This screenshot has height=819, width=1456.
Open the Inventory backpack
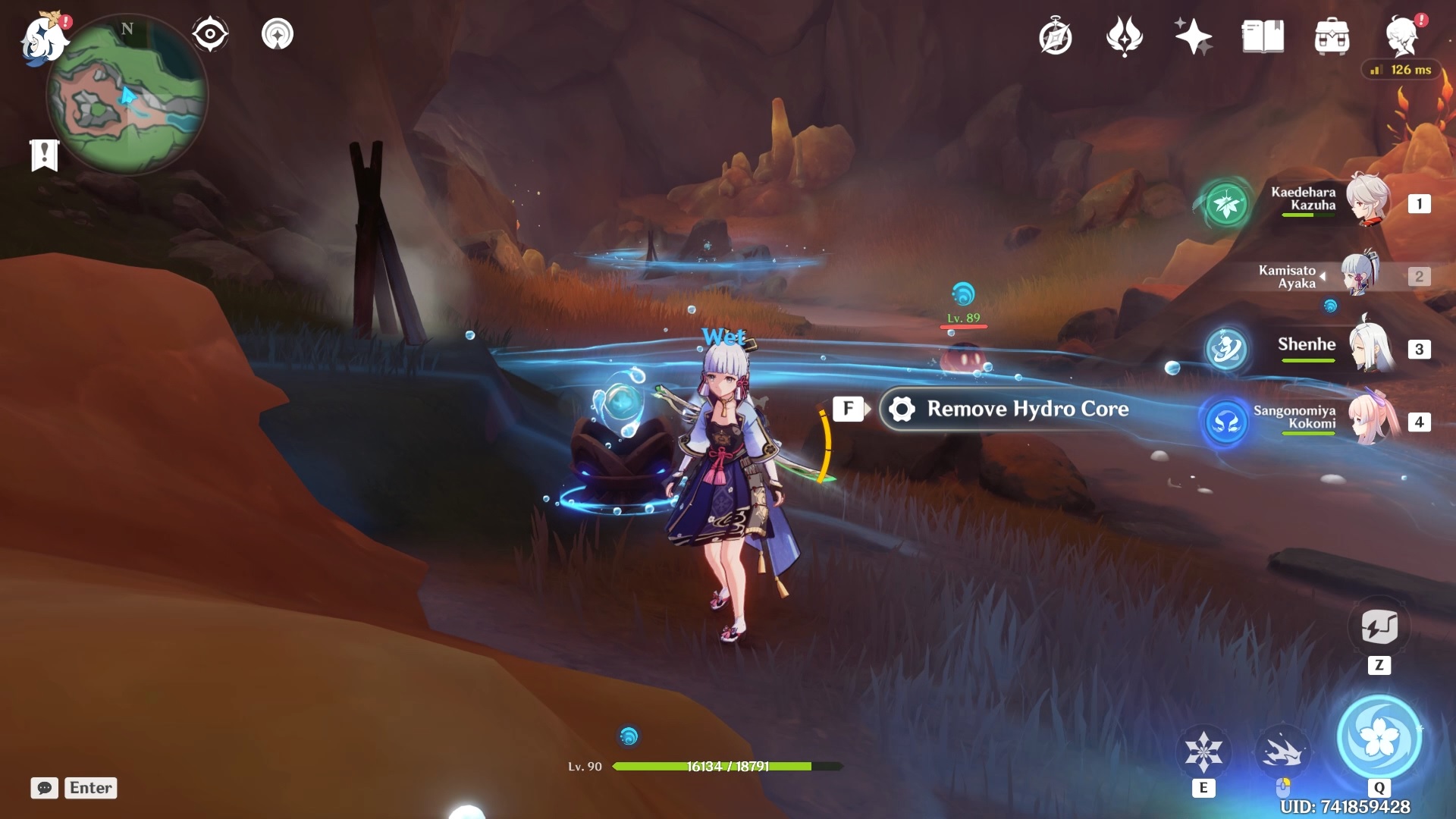pos(1332,36)
